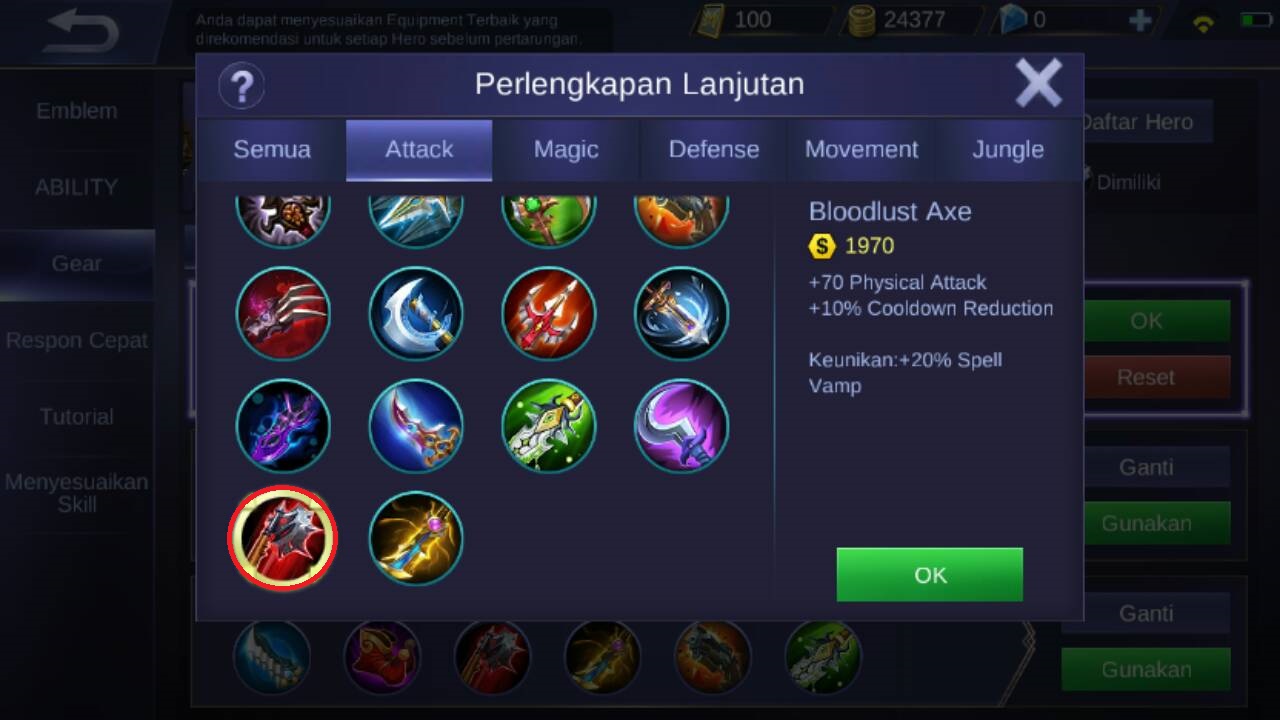Choose the Jungle tab
This screenshot has width=1280, height=720.
click(1008, 150)
